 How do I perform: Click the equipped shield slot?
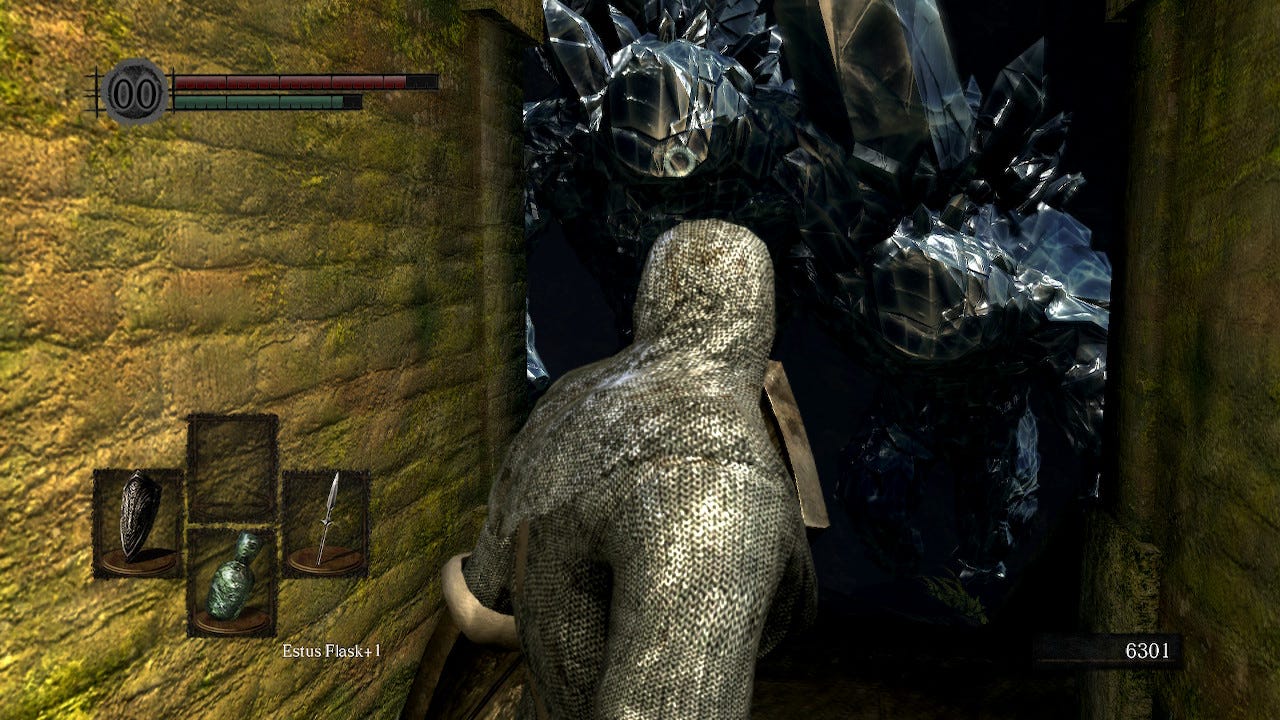[138, 523]
